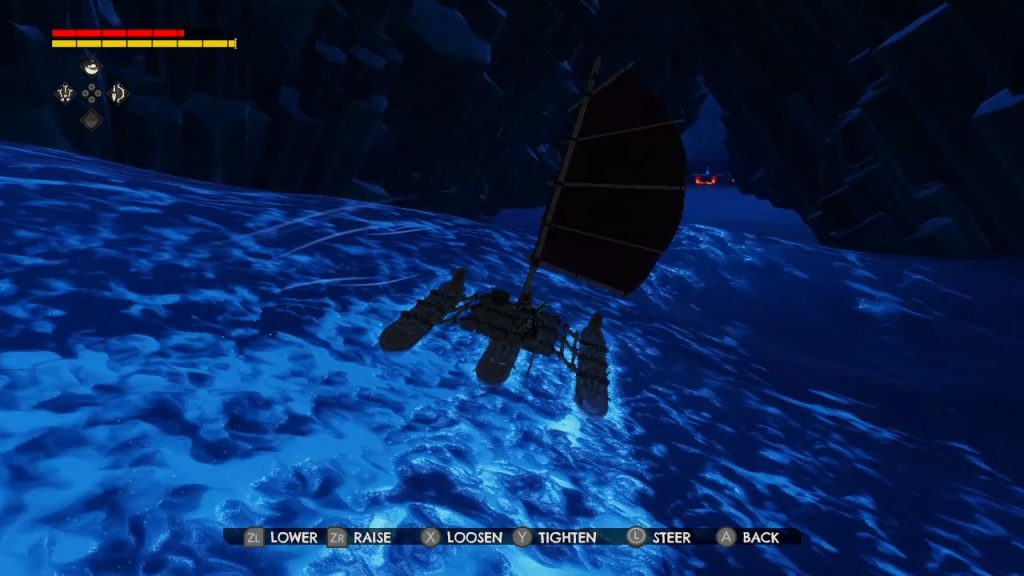
Task: Equip the bow and arrow quick slot
Action: (x=117, y=94)
